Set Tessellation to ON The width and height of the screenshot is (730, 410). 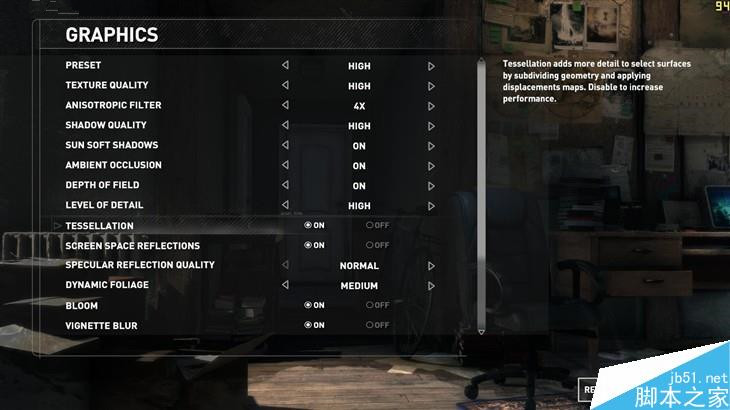click(314, 226)
